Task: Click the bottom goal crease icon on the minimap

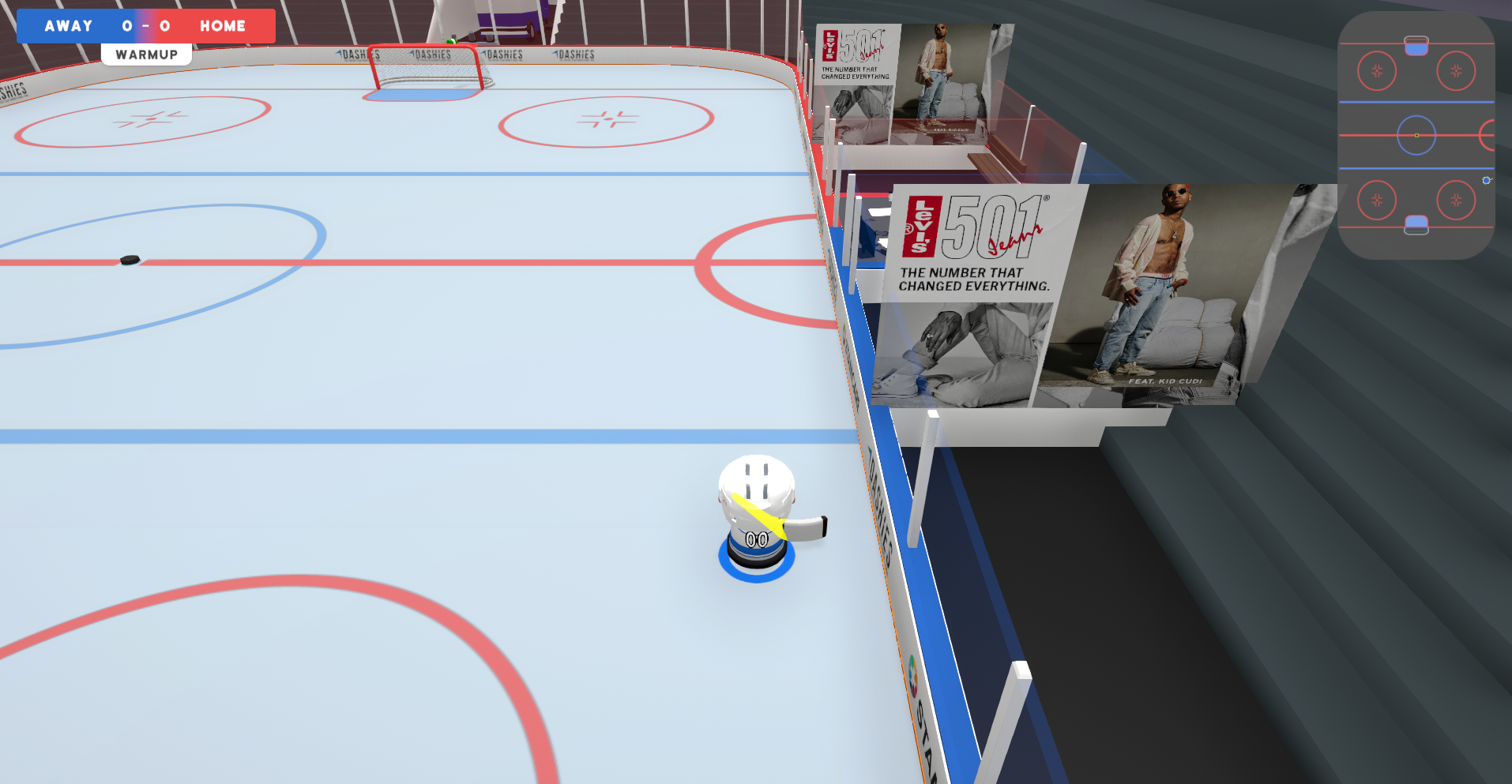Action: point(1416,223)
